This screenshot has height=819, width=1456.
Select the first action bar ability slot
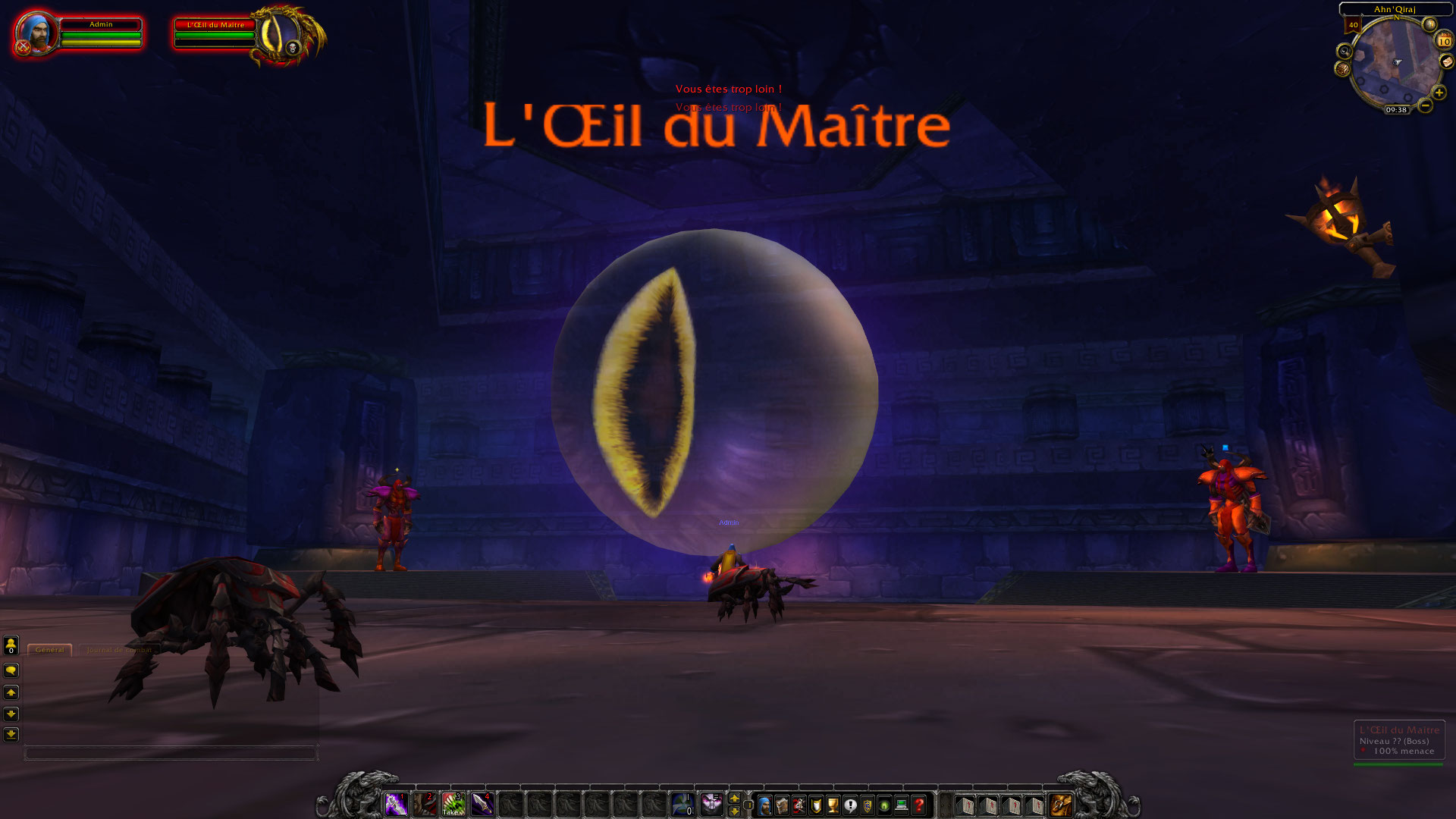[397, 805]
